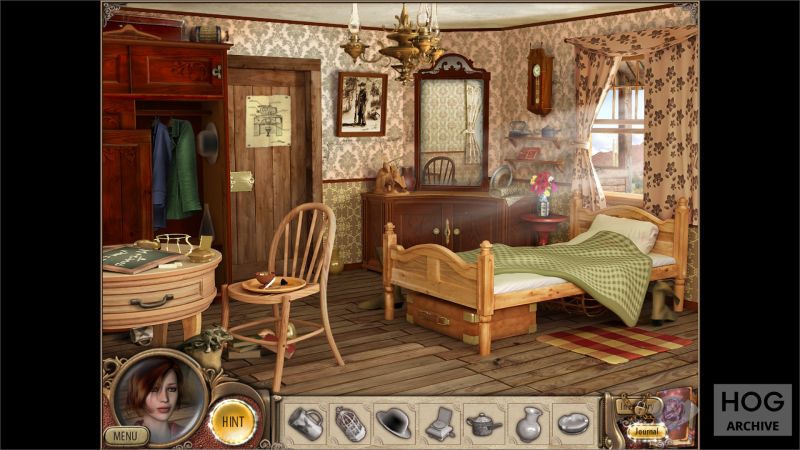800x450 pixels.
Task: Select the white vase item in the find list
Action: (x=528, y=423)
